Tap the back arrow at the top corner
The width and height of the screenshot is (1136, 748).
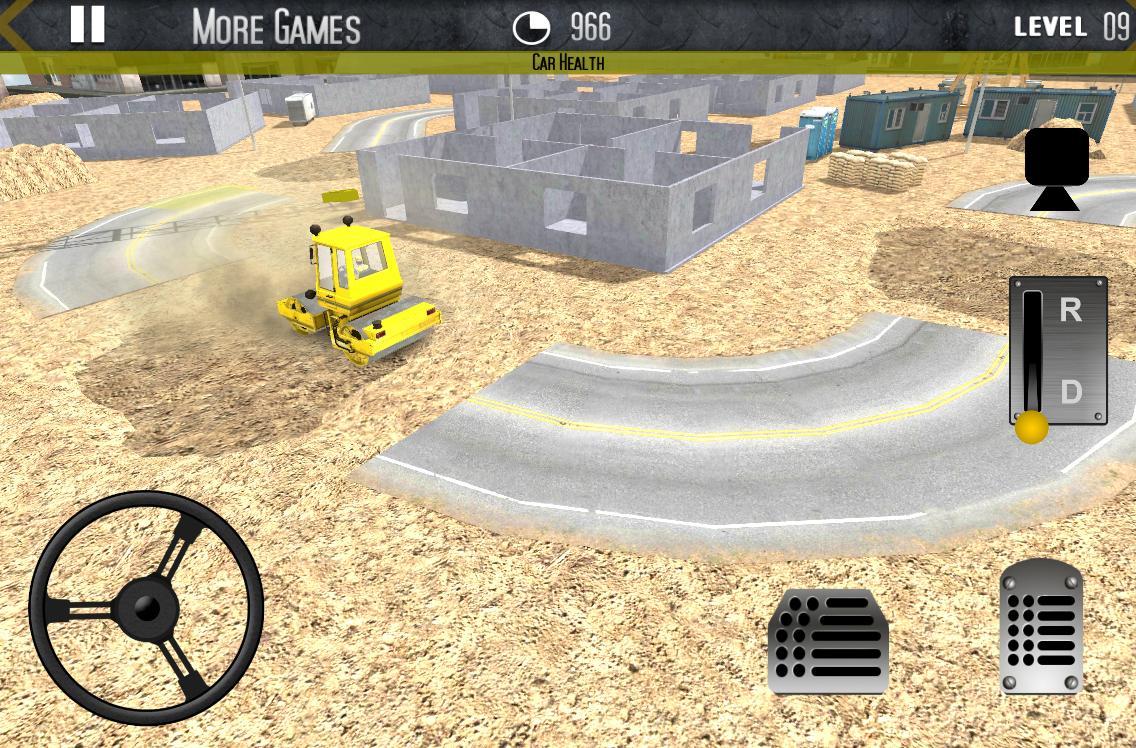(14, 24)
